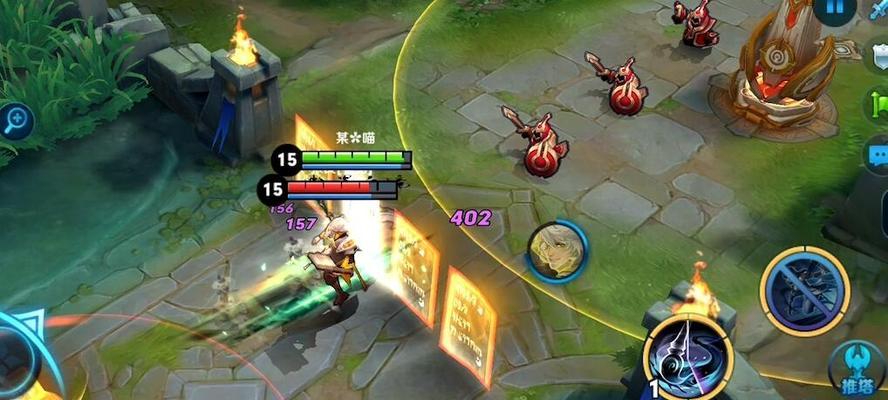
Task: Select the blonde hero portrait indicator
Action: 555,250
